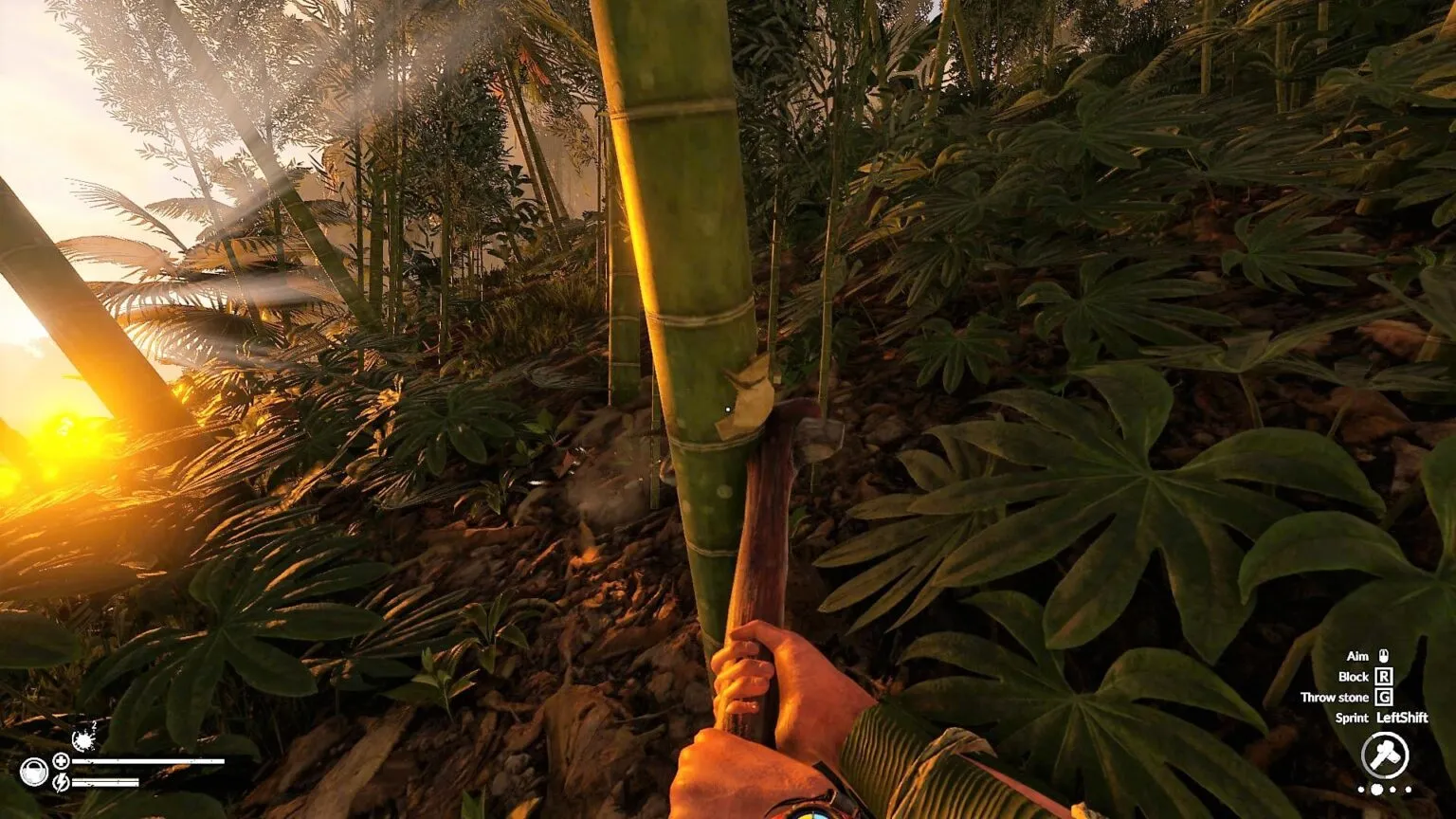This screenshot has width=1456, height=819.
Task: Click the white health bar
Action: click(x=148, y=761)
